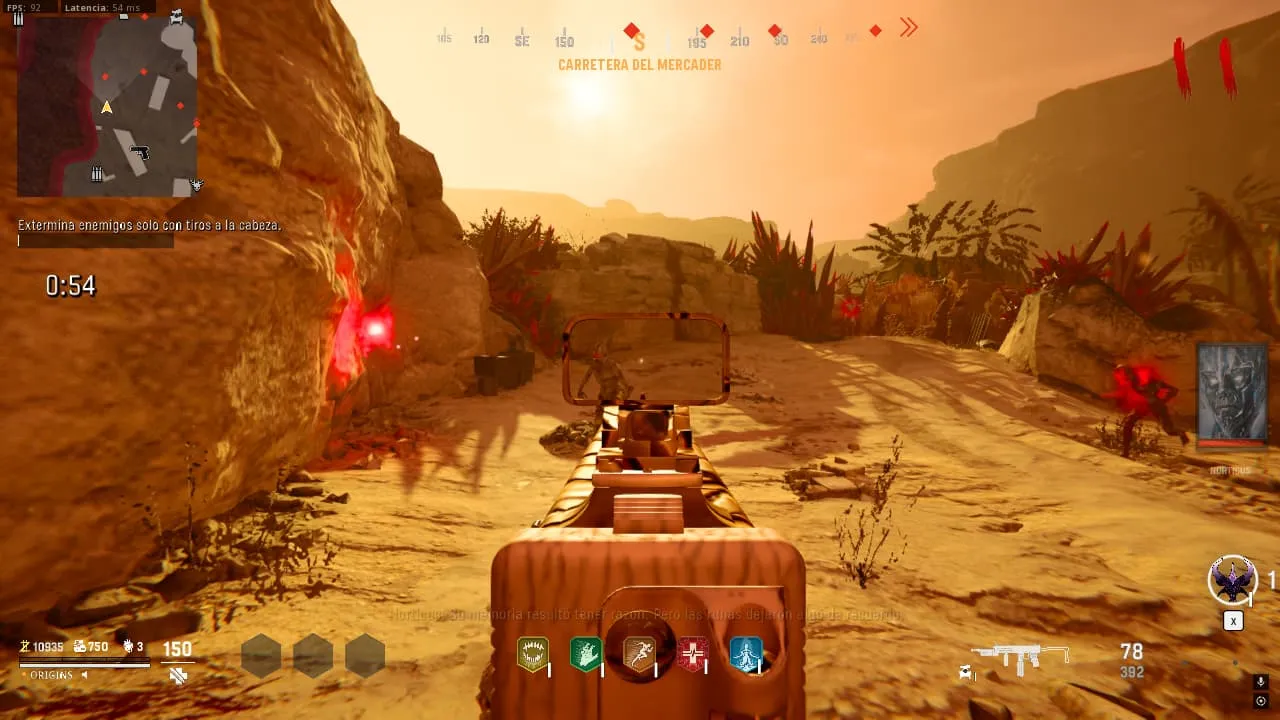
Task: Click the stone face portrait card
Action: 1232,395
